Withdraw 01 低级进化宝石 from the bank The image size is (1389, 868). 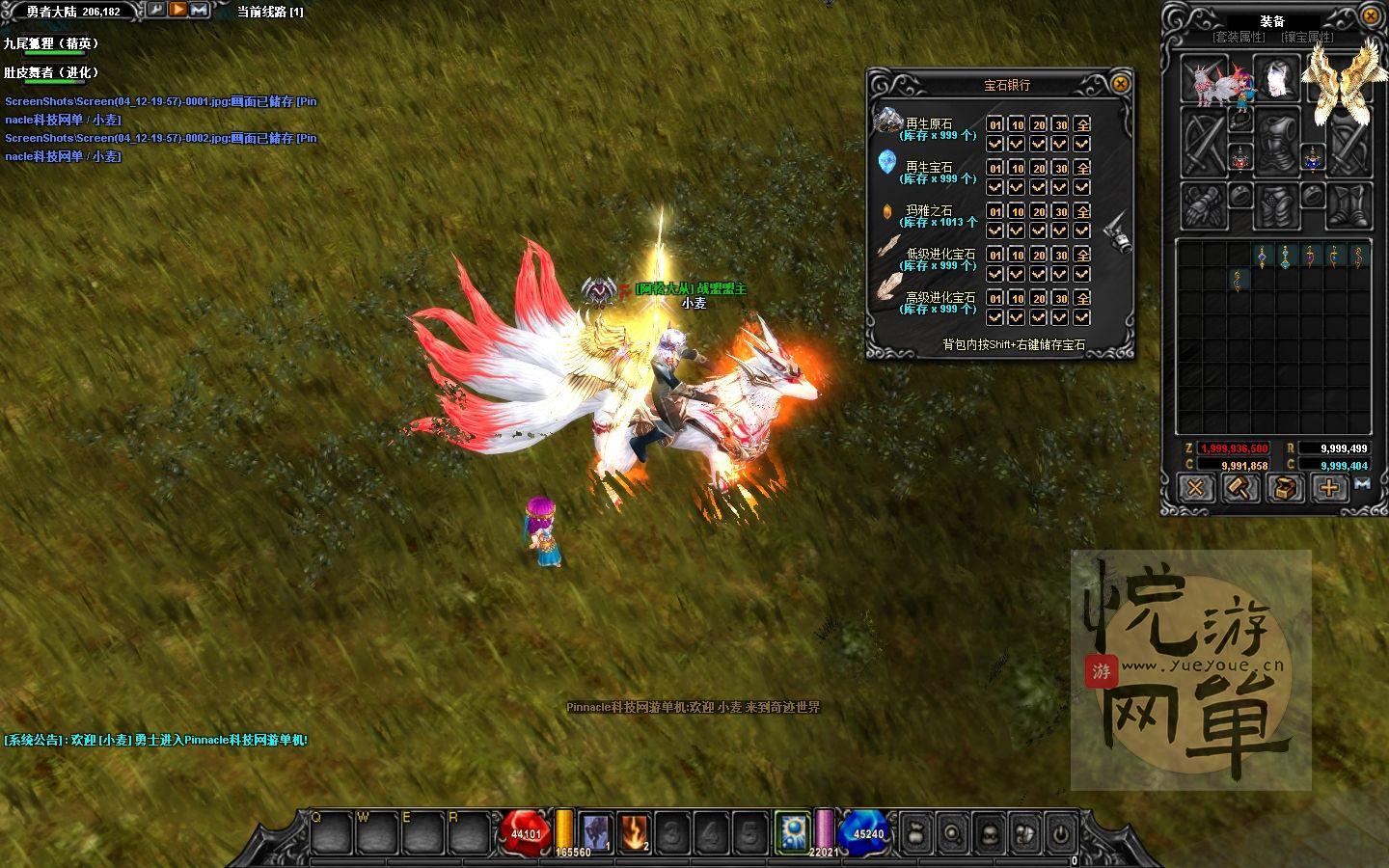(995, 255)
